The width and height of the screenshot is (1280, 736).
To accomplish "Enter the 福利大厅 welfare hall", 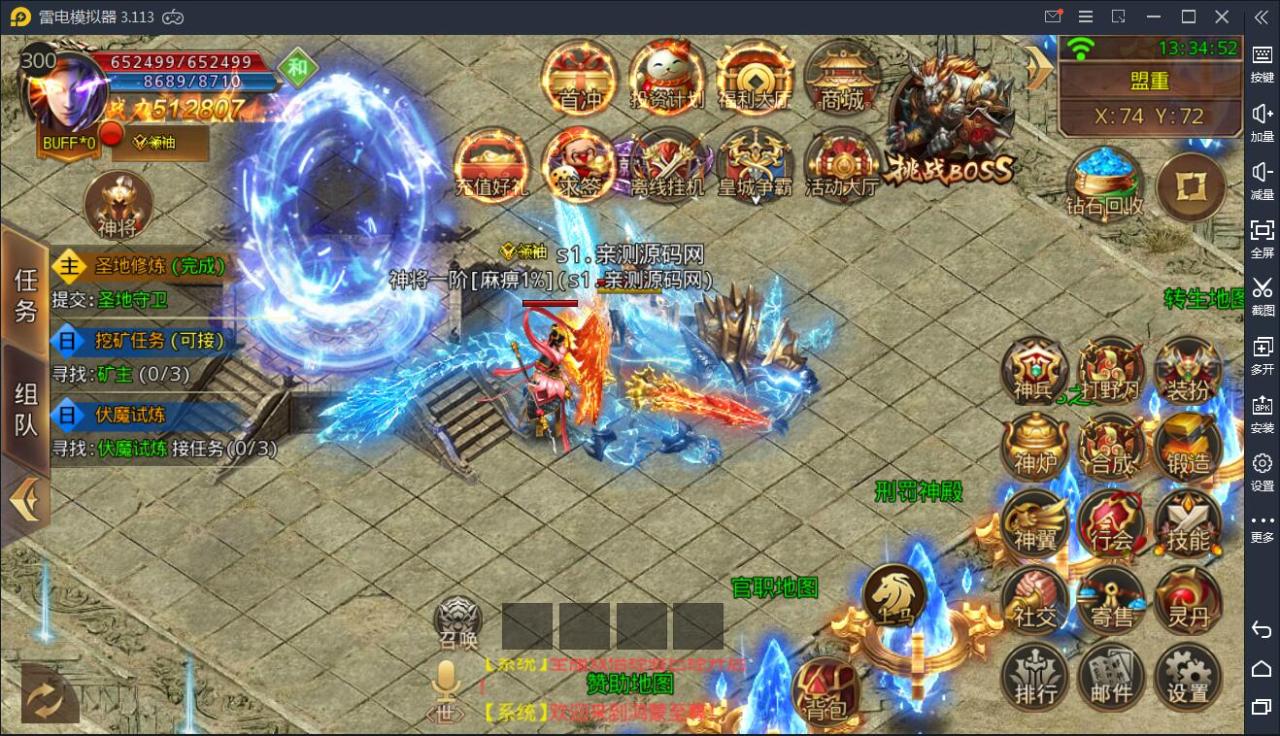I will tap(755, 78).
